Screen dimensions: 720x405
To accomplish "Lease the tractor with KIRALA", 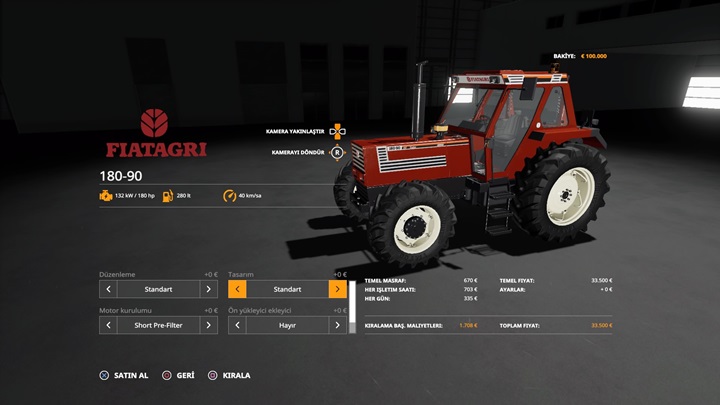I will pyautogui.click(x=229, y=375).
